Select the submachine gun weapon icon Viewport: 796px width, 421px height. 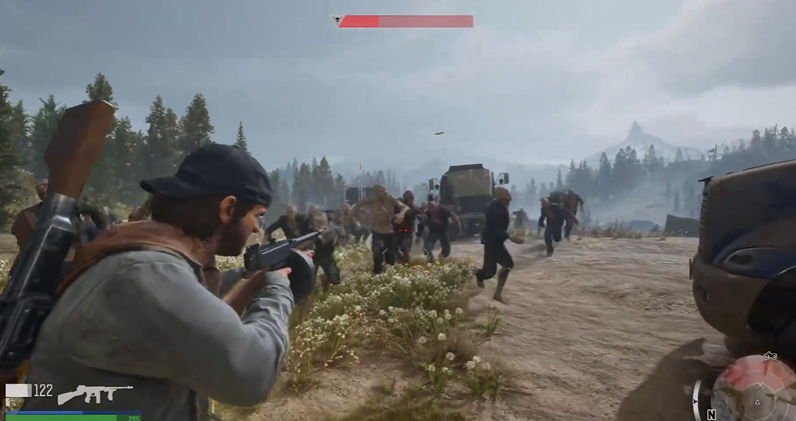point(94,394)
